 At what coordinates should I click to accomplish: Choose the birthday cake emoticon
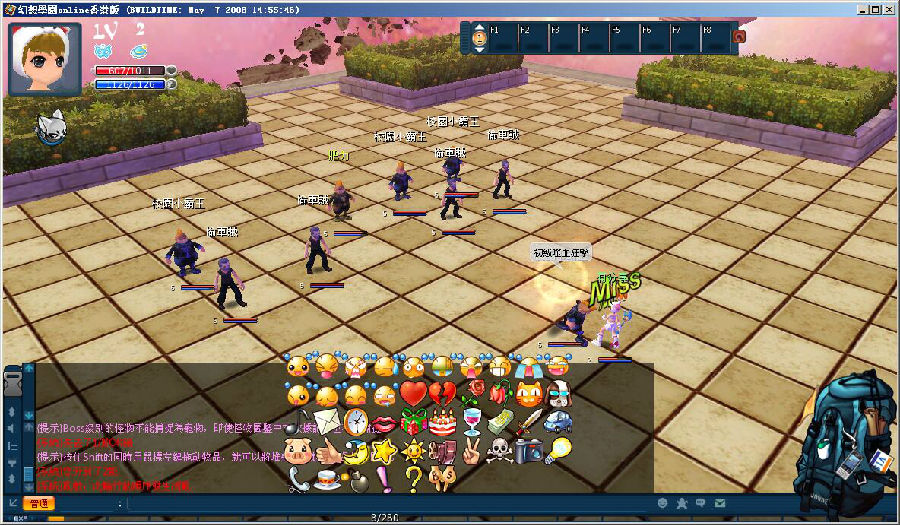[x=443, y=422]
